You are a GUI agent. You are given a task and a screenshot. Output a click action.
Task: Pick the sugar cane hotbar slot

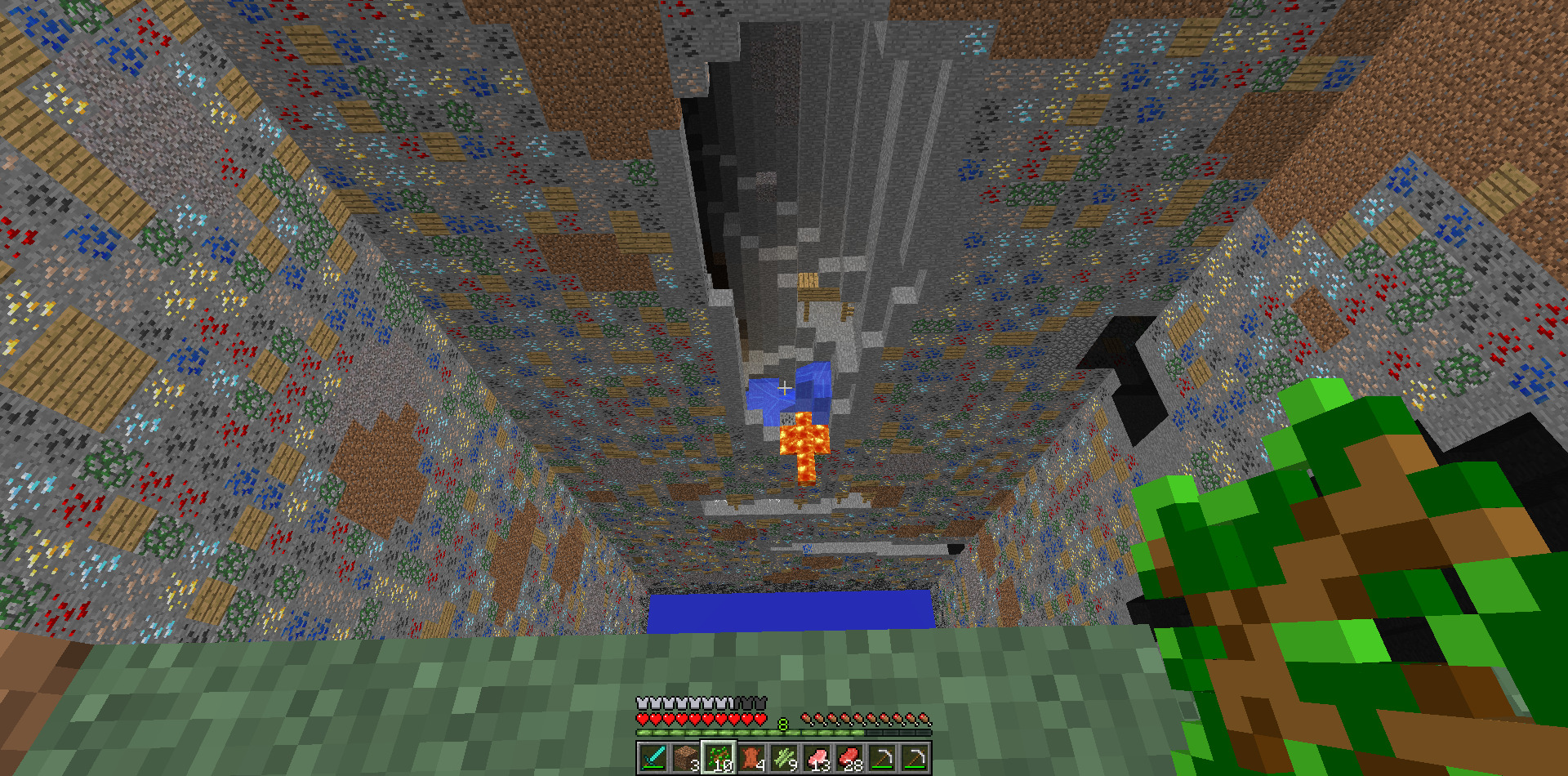pyautogui.click(x=784, y=757)
